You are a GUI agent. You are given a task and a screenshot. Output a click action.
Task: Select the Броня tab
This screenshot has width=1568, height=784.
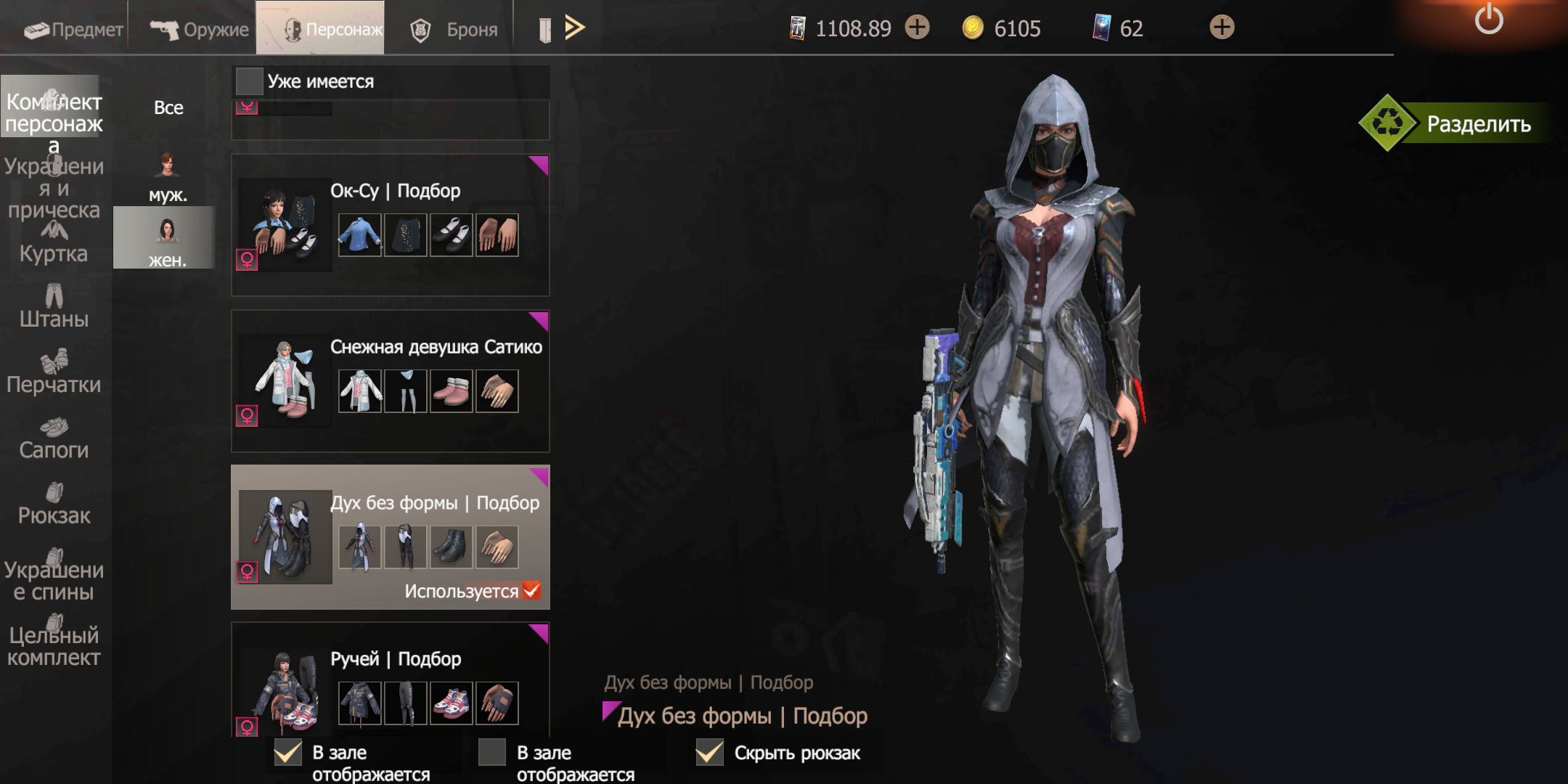[x=454, y=29]
